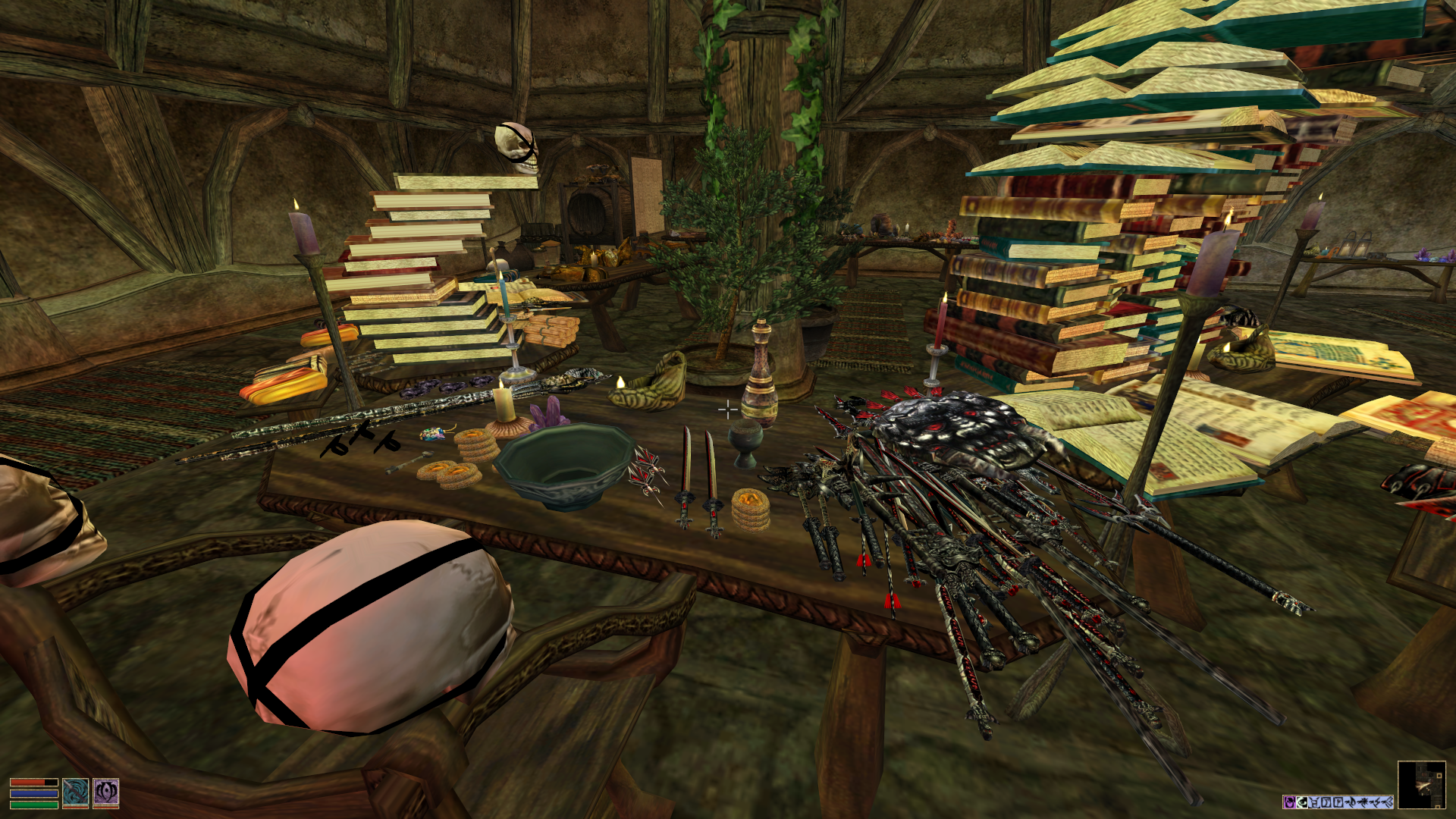This screenshot has height=819, width=1456.
Task: Click the purple active effect icon
Action: tap(1289, 802)
